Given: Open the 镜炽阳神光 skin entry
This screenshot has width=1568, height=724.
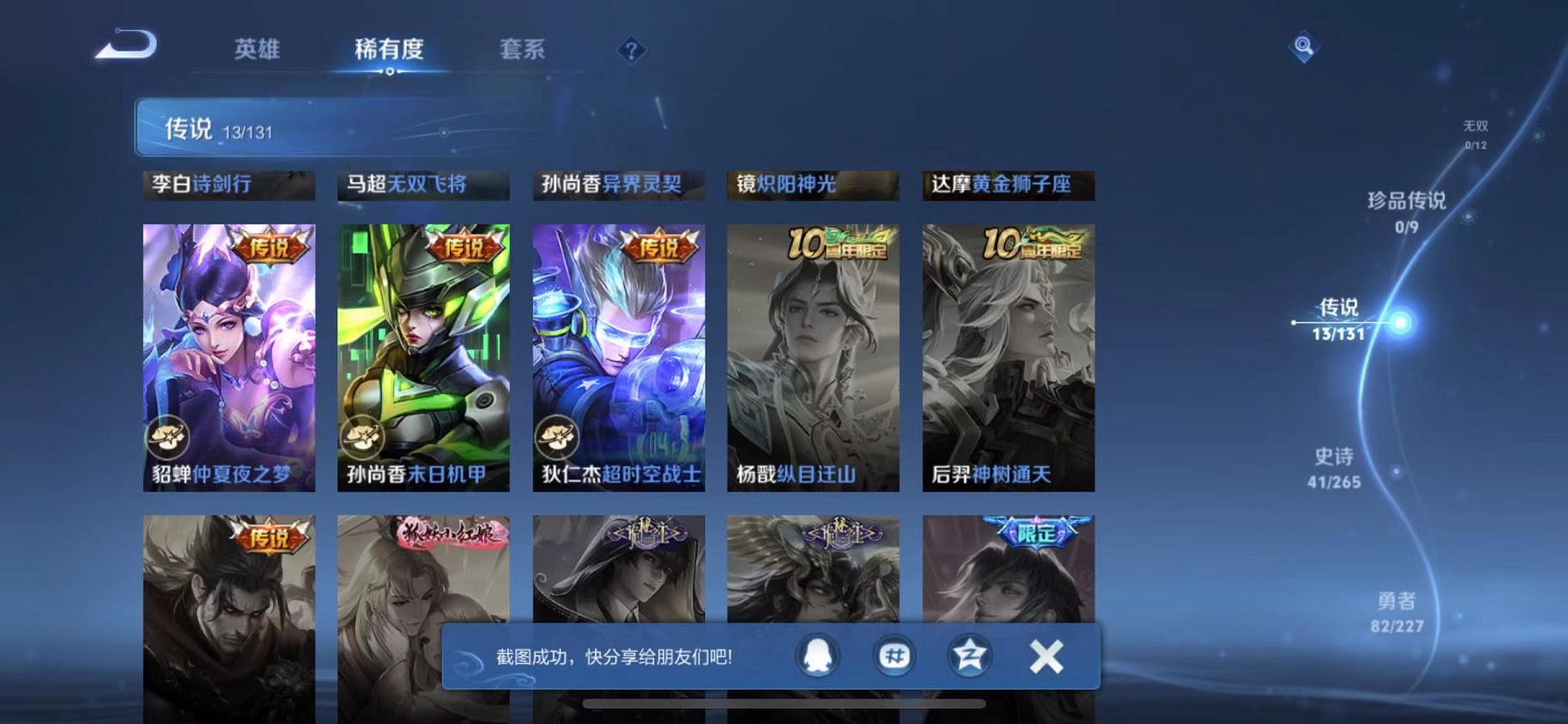Looking at the screenshot, I should [814, 184].
